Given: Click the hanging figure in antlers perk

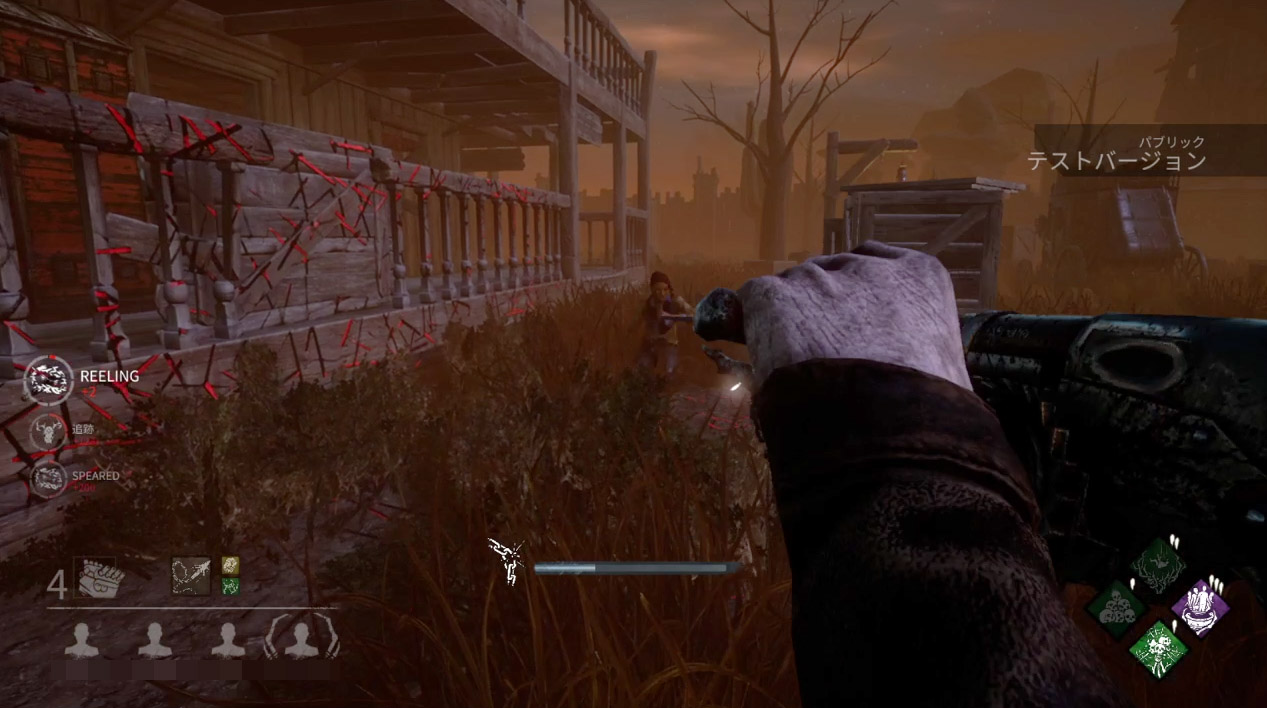Looking at the screenshot, I should click(1158, 566).
